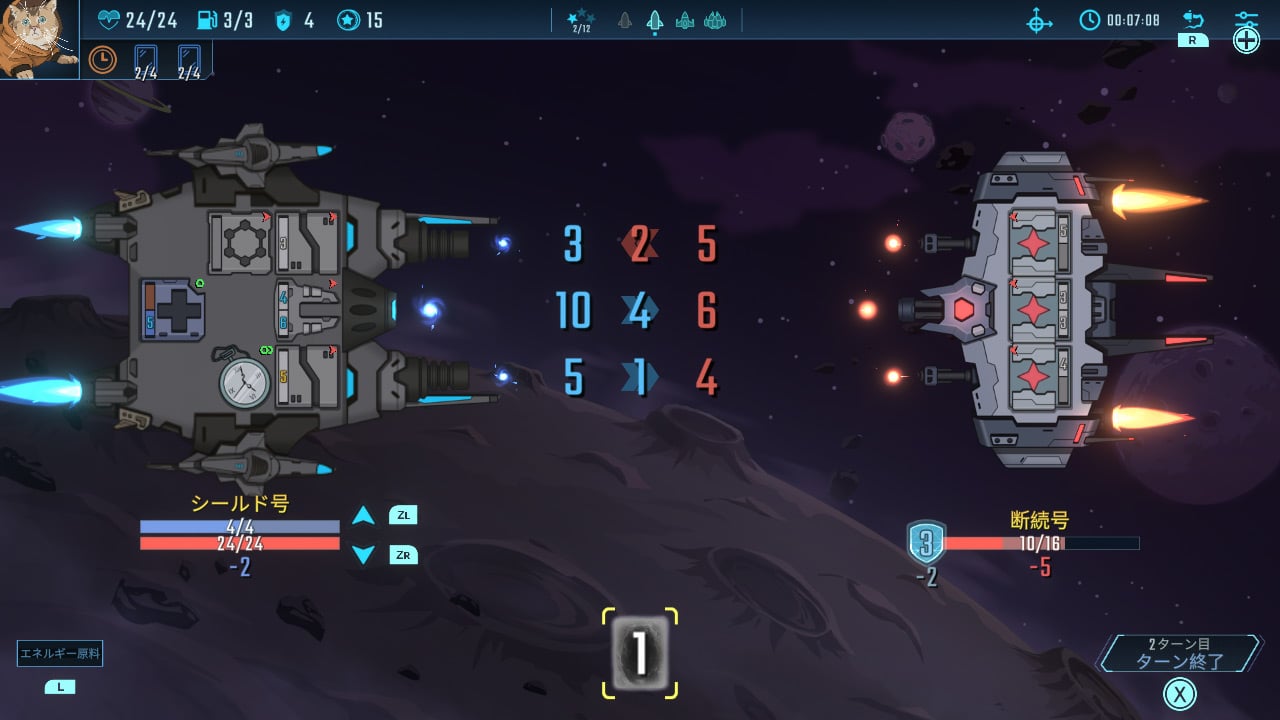Screen dimensions: 1280x720
Task: Select the stopwatch module on the ship
Action: pos(245,381)
